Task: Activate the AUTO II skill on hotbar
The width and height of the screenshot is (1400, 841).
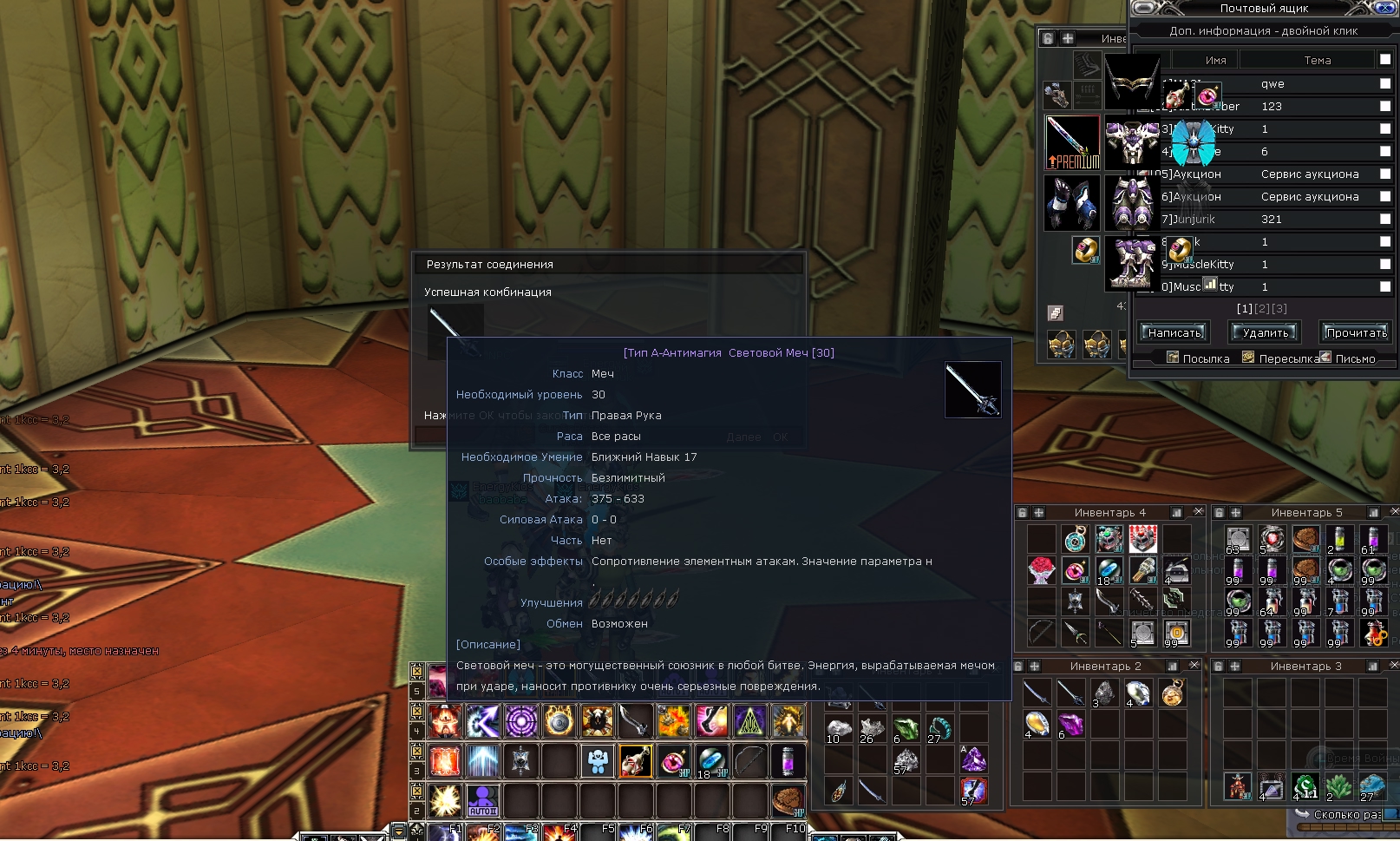Action: coord(482,799)
